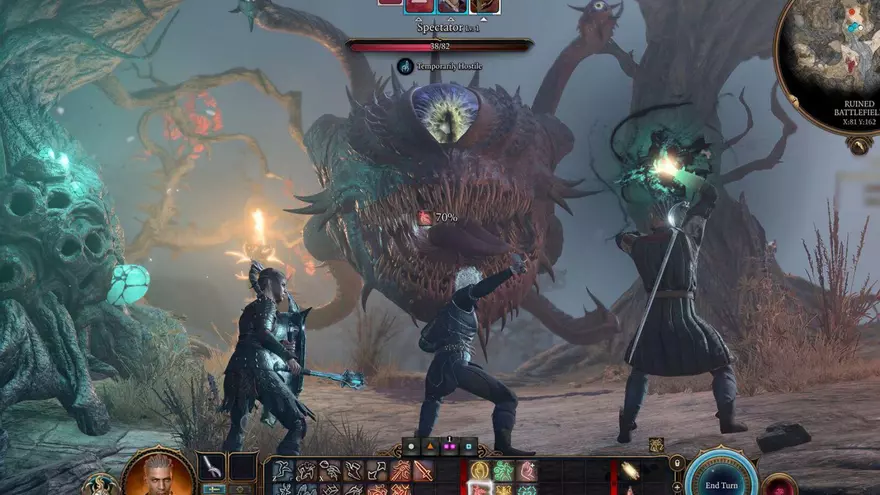Click the Temporarily Hostile status icon

(x=405, y=66)
